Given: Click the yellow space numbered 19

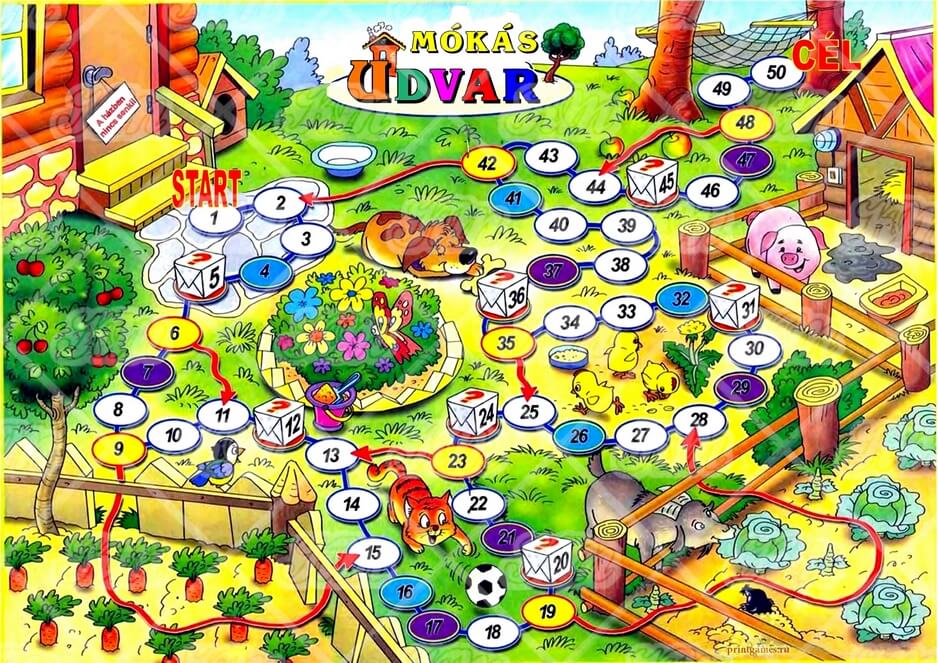Looking at the screenshot, I should pos(546,612).
